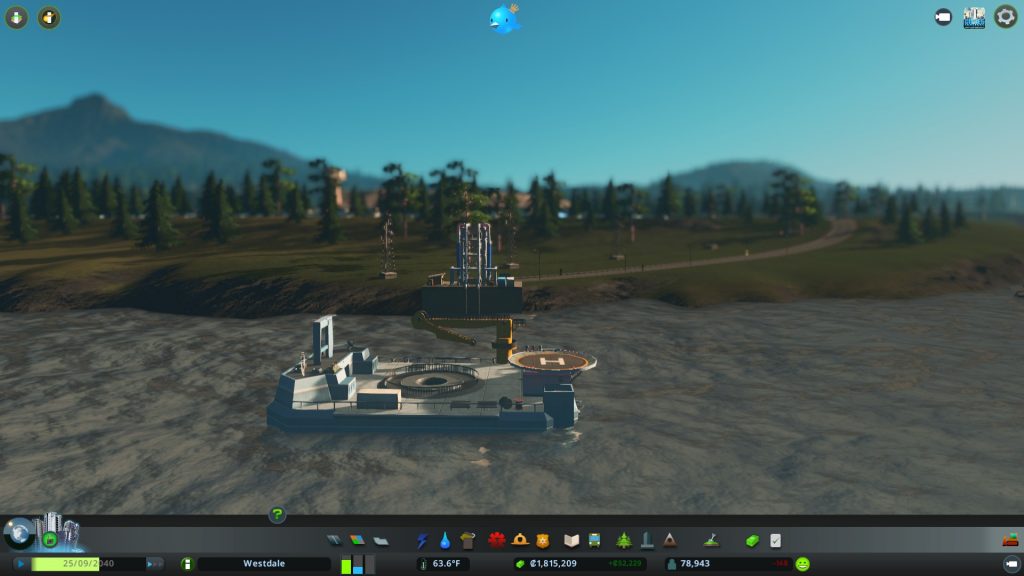Viewport: 1024px width, 576px height.
Task: Open the Fire Department helmet menu
Action: [x=520, y=541]
